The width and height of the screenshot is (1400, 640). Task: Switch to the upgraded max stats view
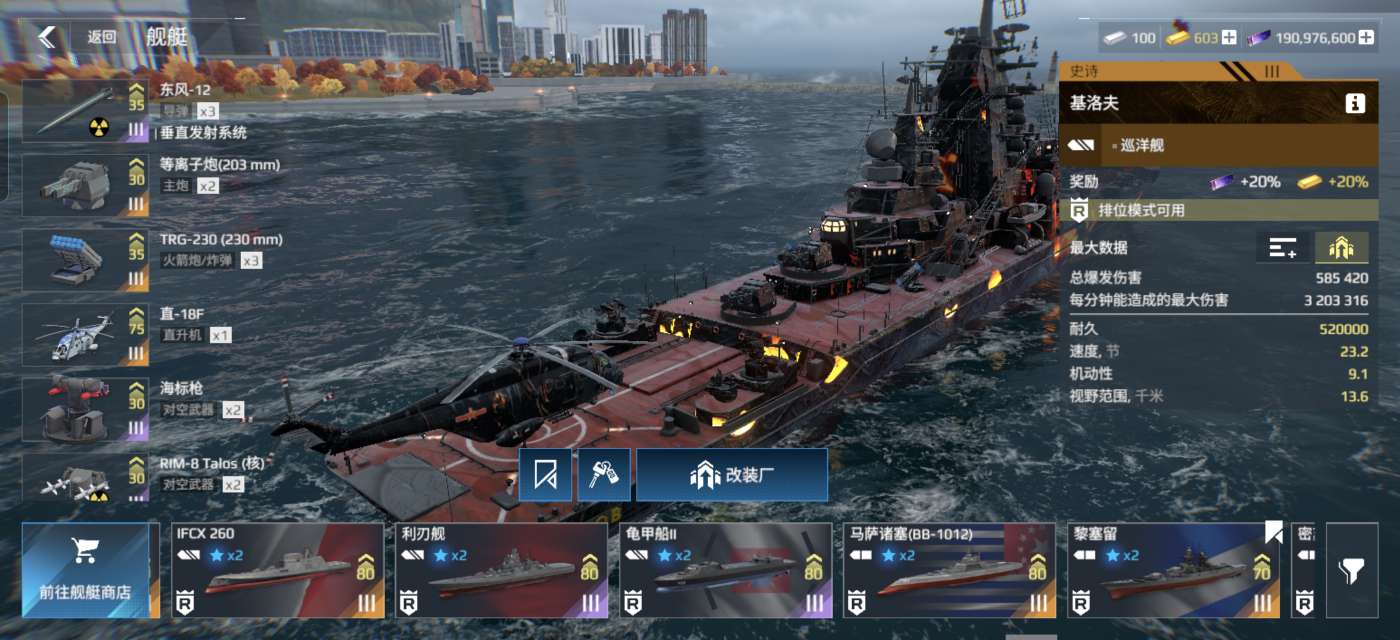tap(1341, 248)
